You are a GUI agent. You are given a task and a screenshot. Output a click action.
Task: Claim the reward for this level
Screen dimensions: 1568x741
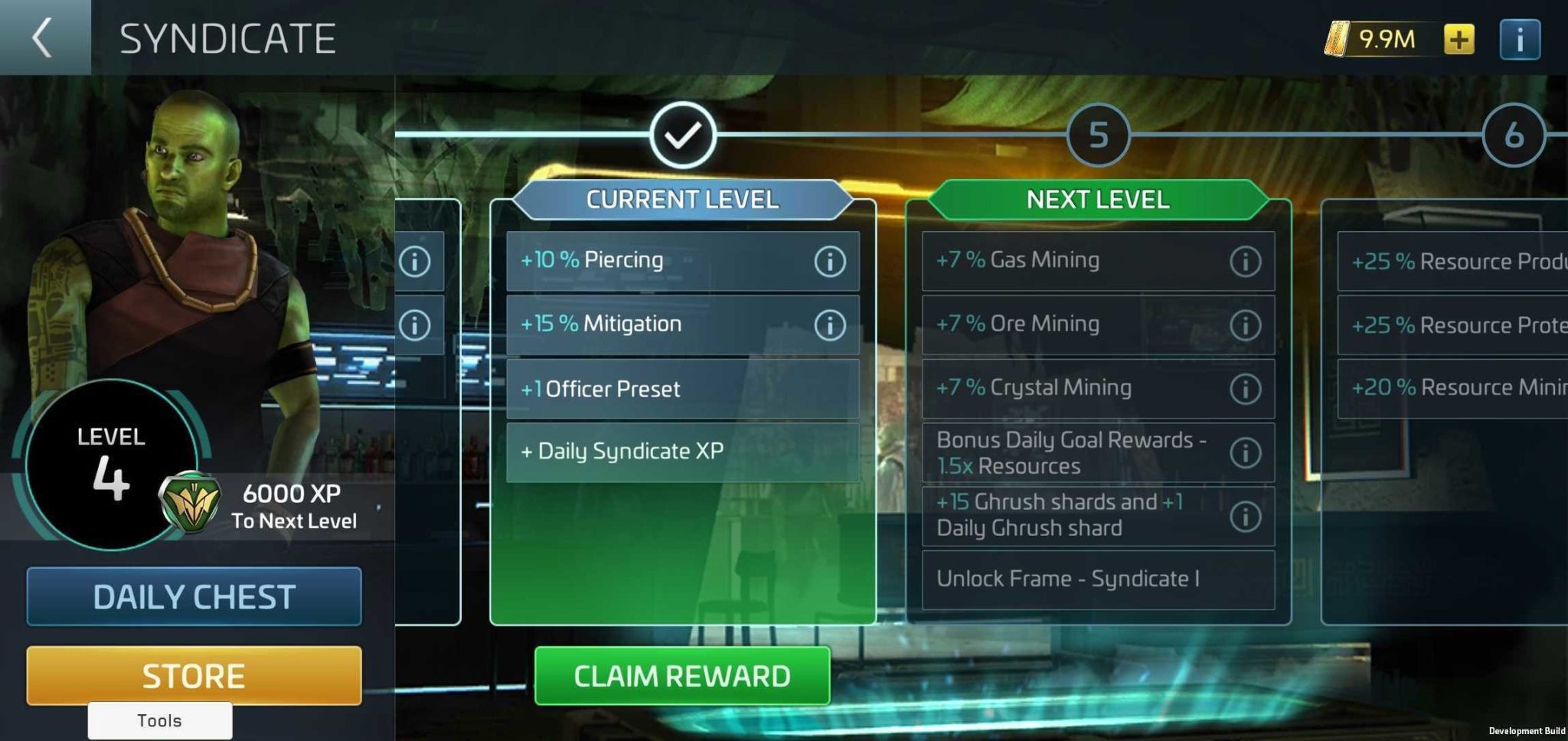click(681, 676)
